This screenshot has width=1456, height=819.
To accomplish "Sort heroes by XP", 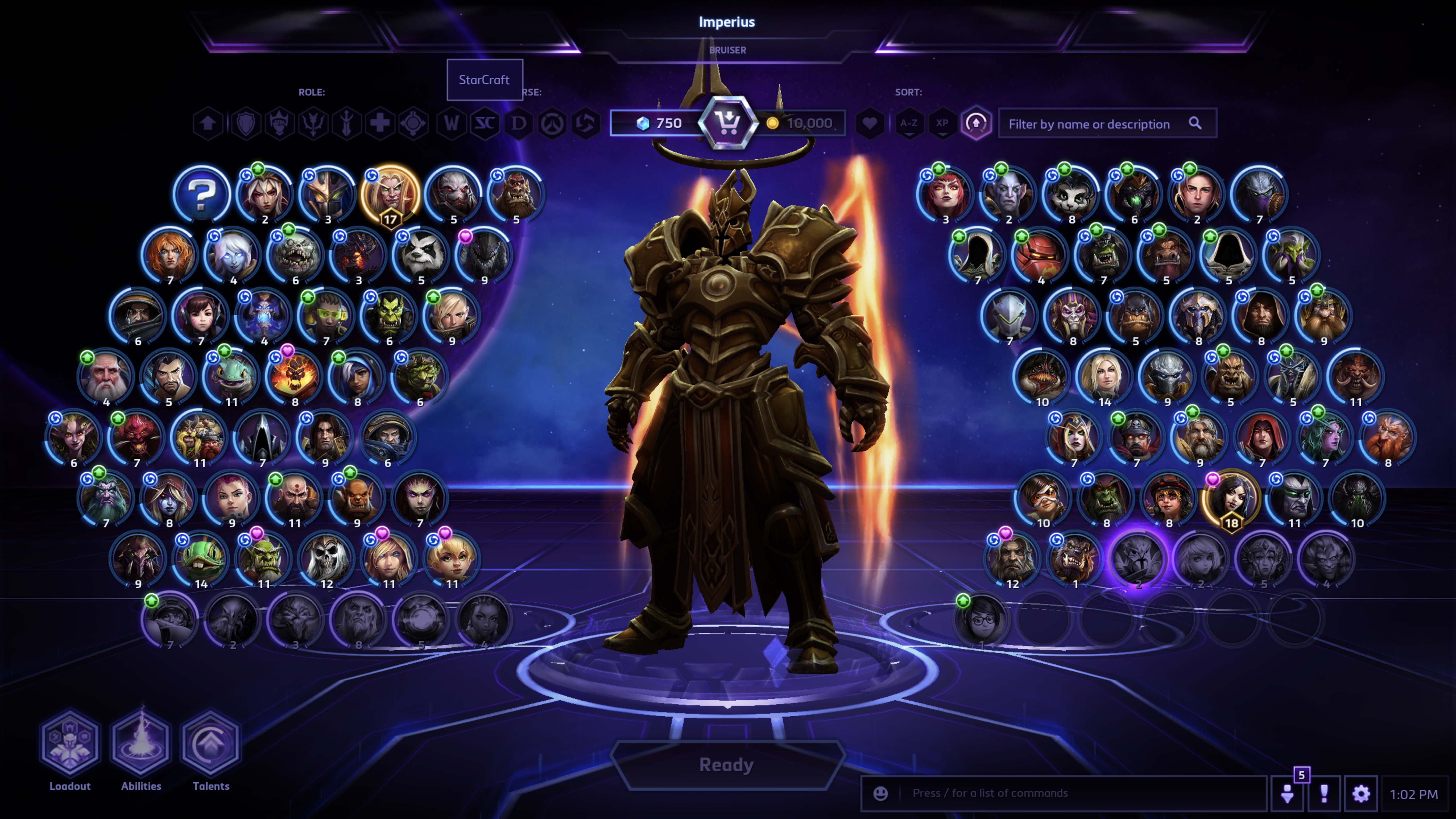I will pyautogui.click(x=942, y=123).
